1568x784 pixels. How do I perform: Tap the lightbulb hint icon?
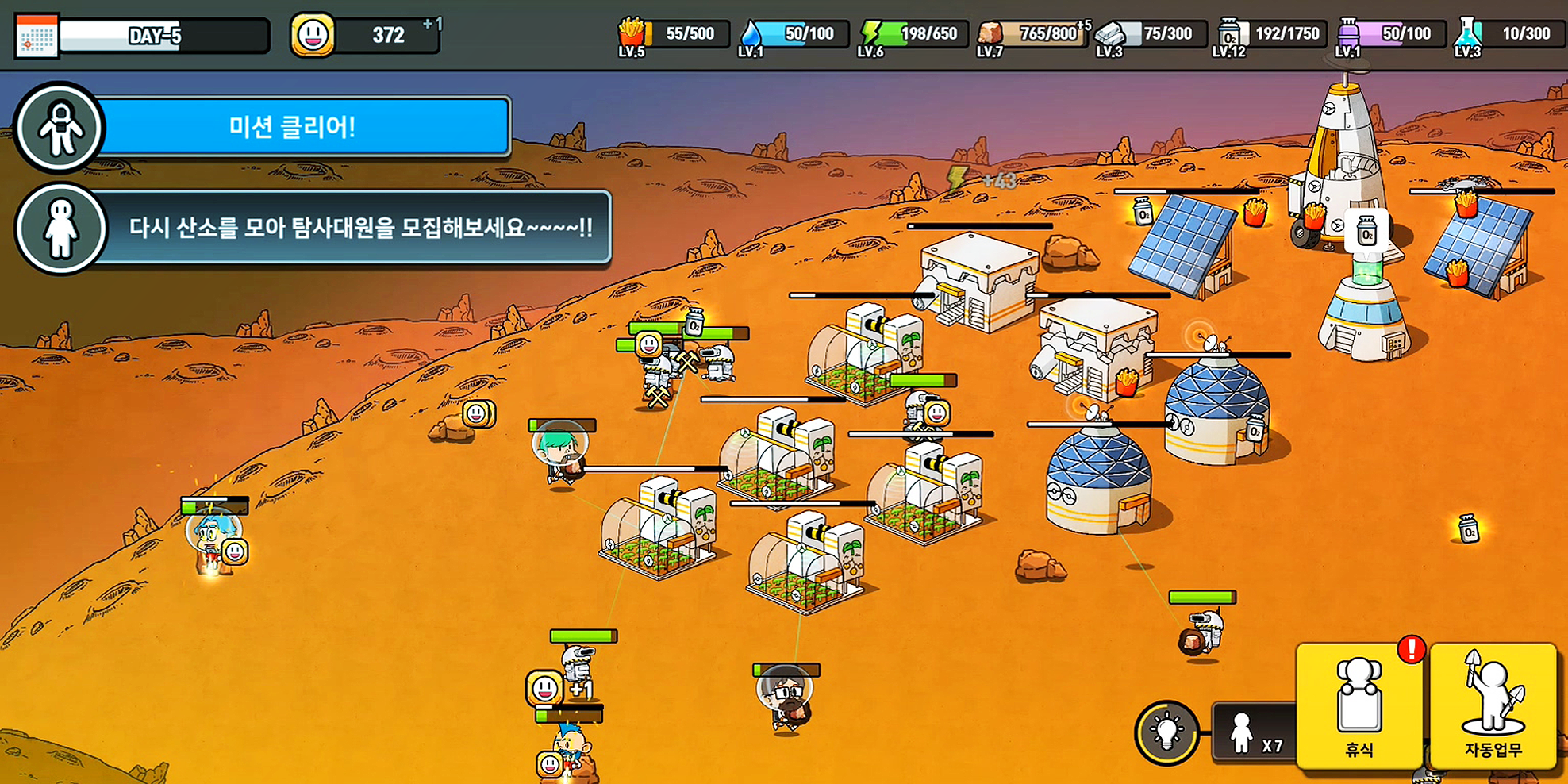point(1167,732)
